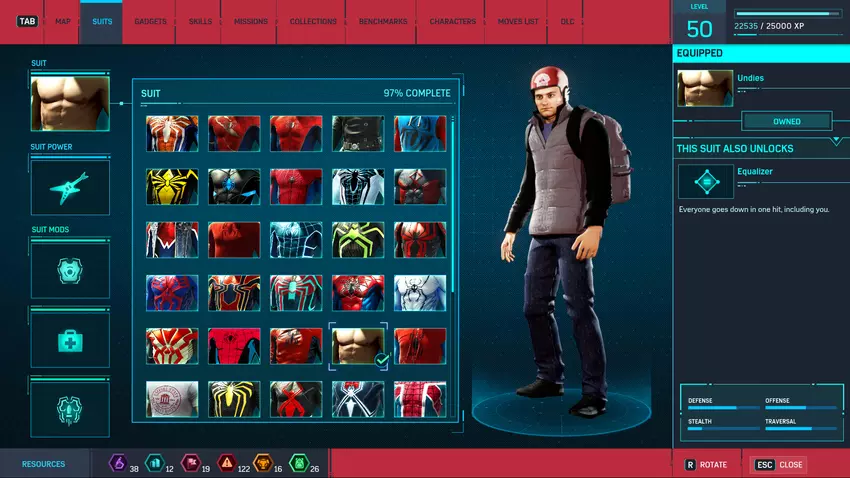Open the Gadgets tab

pyautogui.click(x=150, y=21)
